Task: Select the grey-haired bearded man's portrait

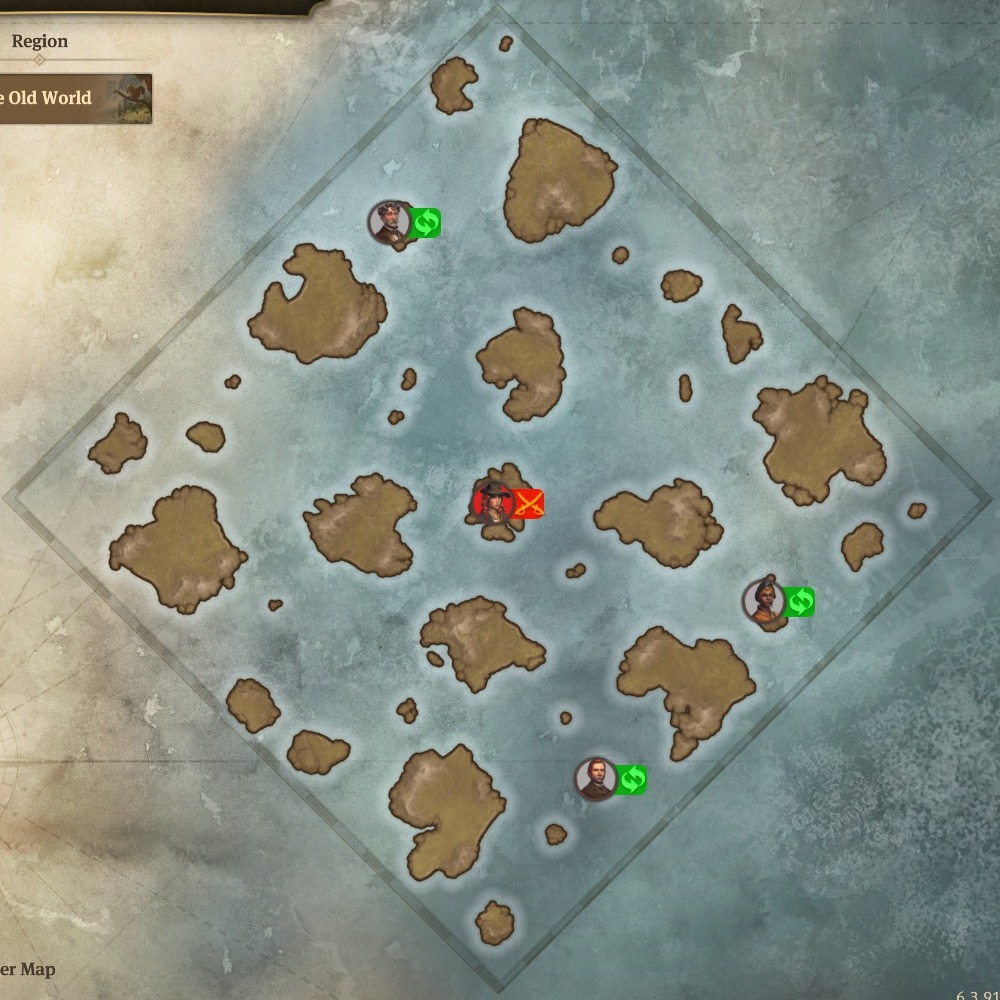Action: 389,222
